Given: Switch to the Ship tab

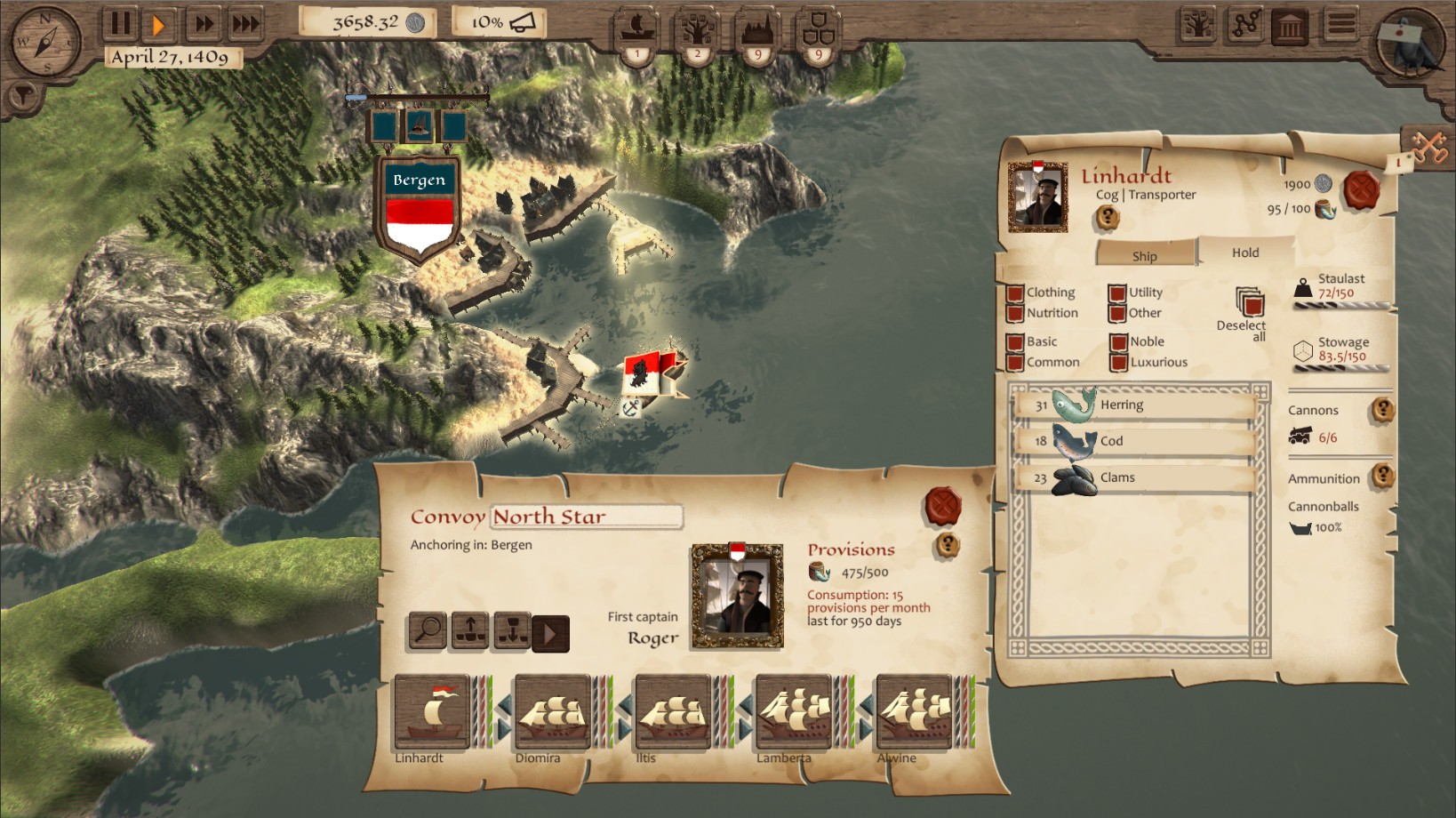Looking at the screenshot, I should click(x=1145, y=256).
